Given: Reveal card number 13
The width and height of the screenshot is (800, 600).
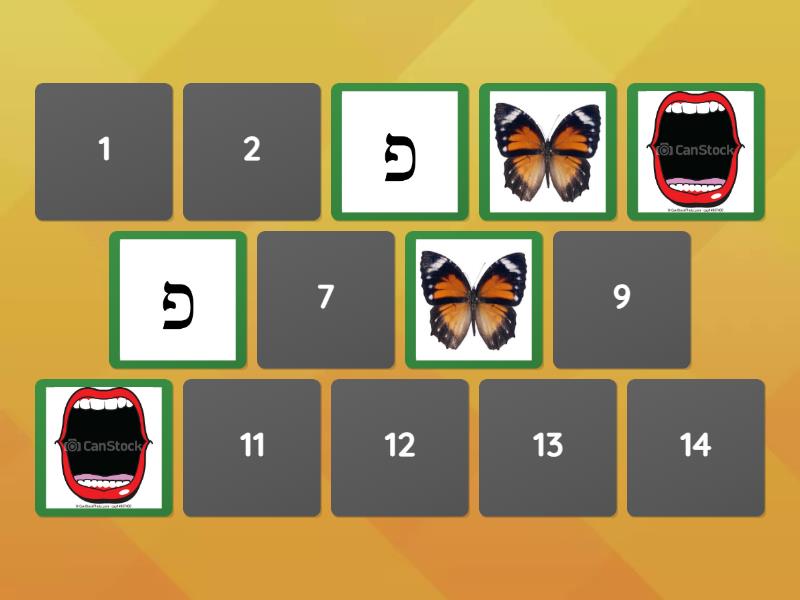Looking at the screenshot, I should tap(548, 447).
